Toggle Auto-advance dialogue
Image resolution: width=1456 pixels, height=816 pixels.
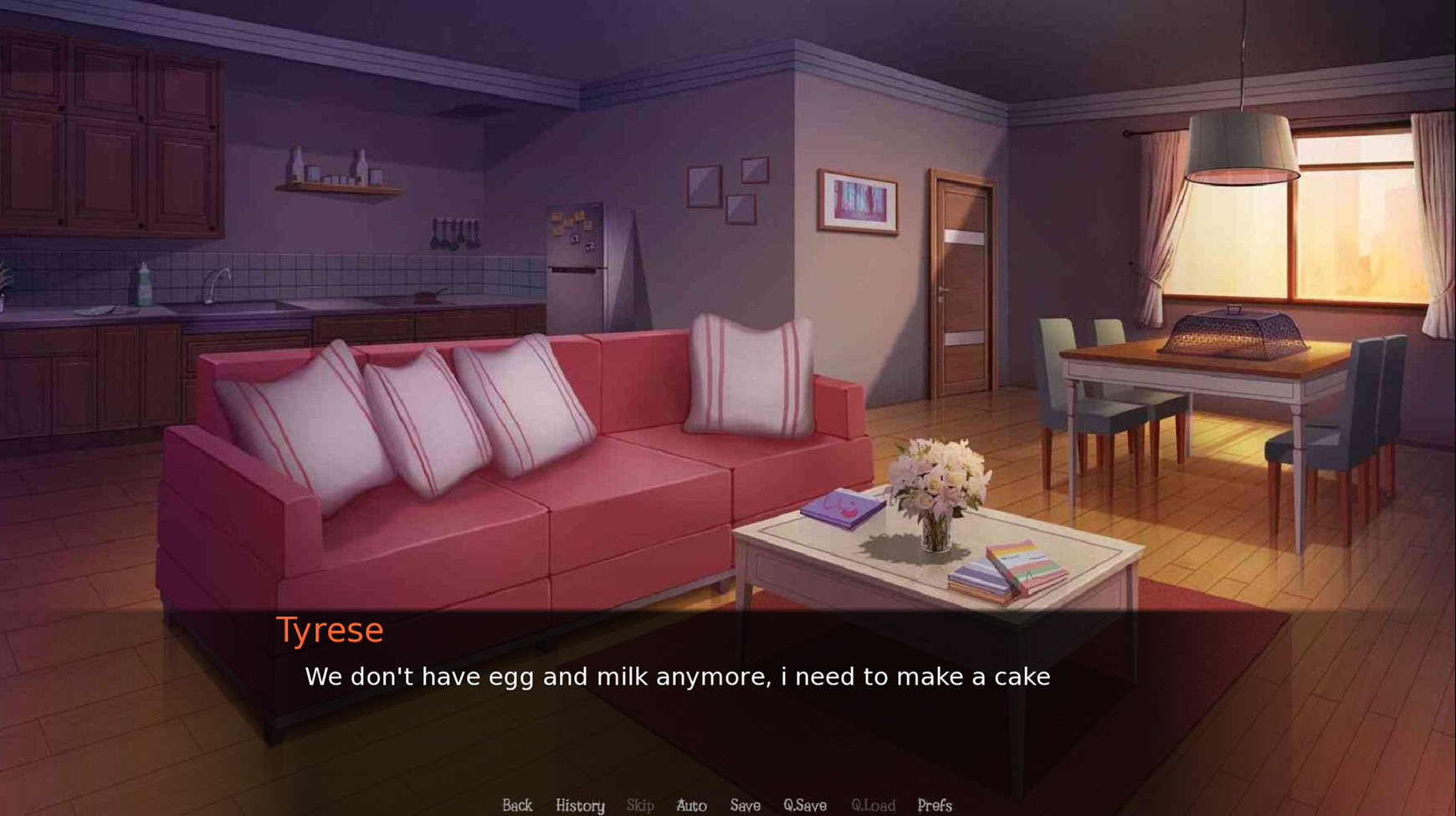(691, 805)
